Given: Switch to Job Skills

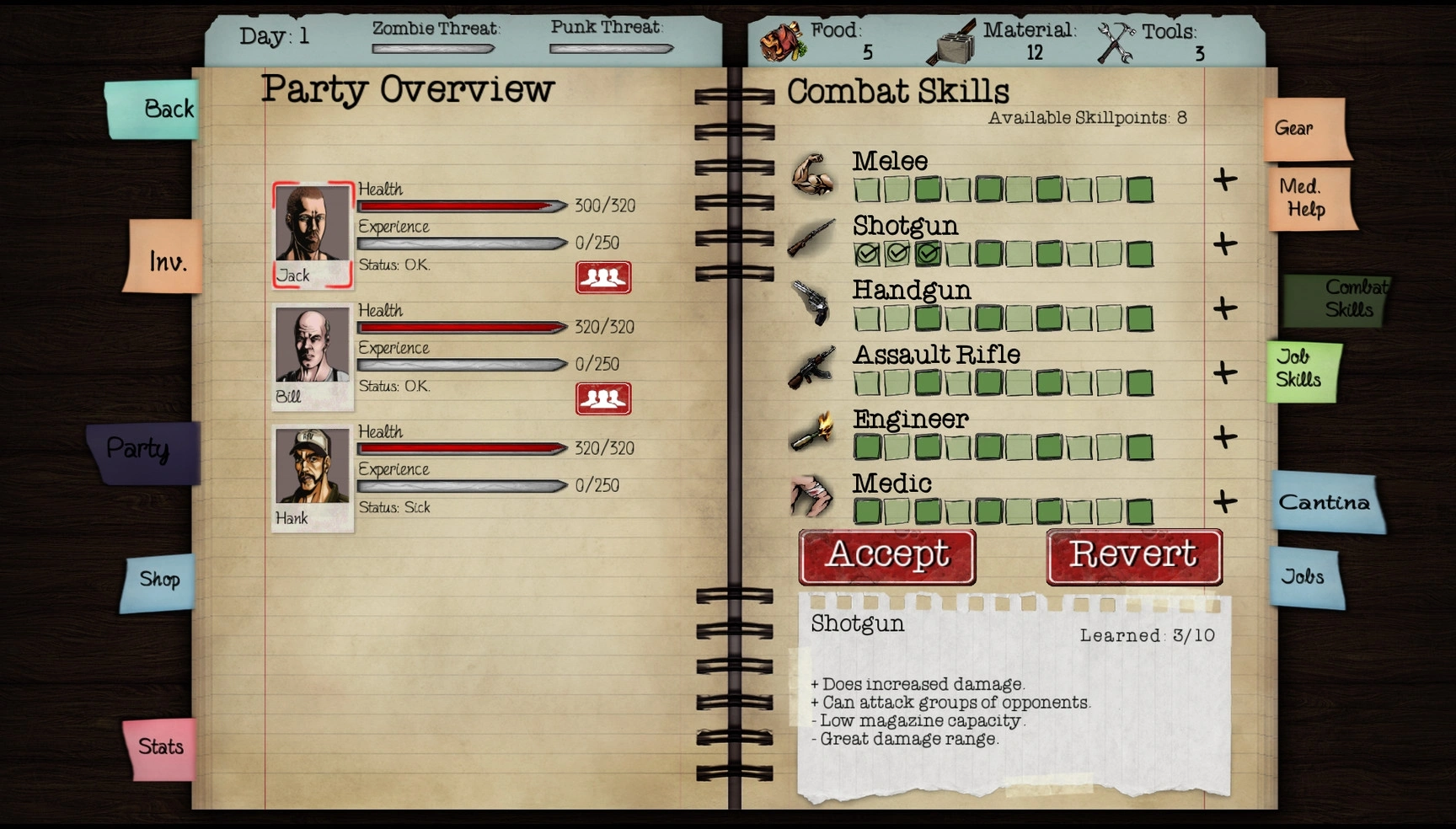Looking at the screenshot, I should coord(1301,370).
